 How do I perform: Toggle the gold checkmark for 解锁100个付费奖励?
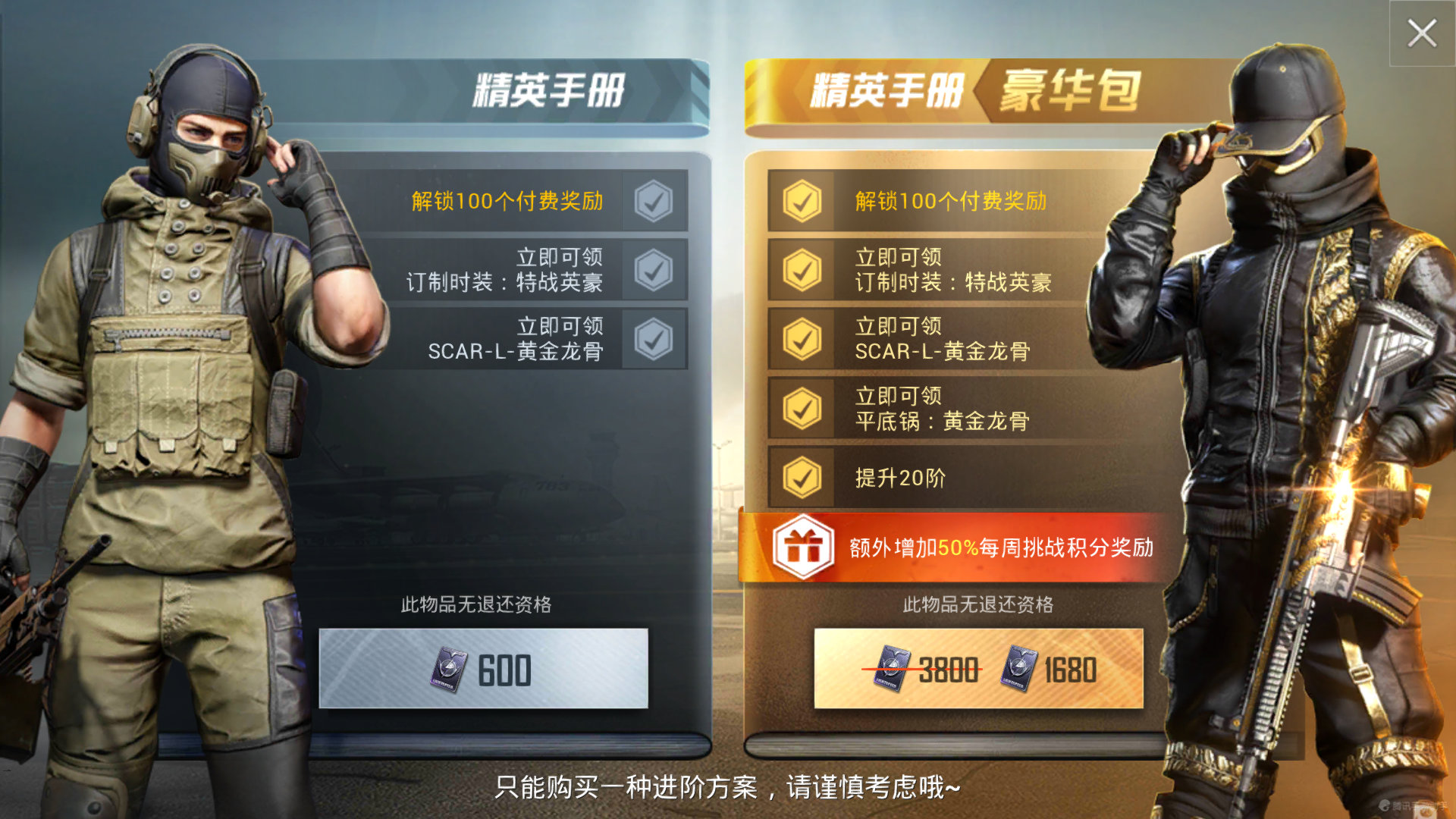click(800, 202)
